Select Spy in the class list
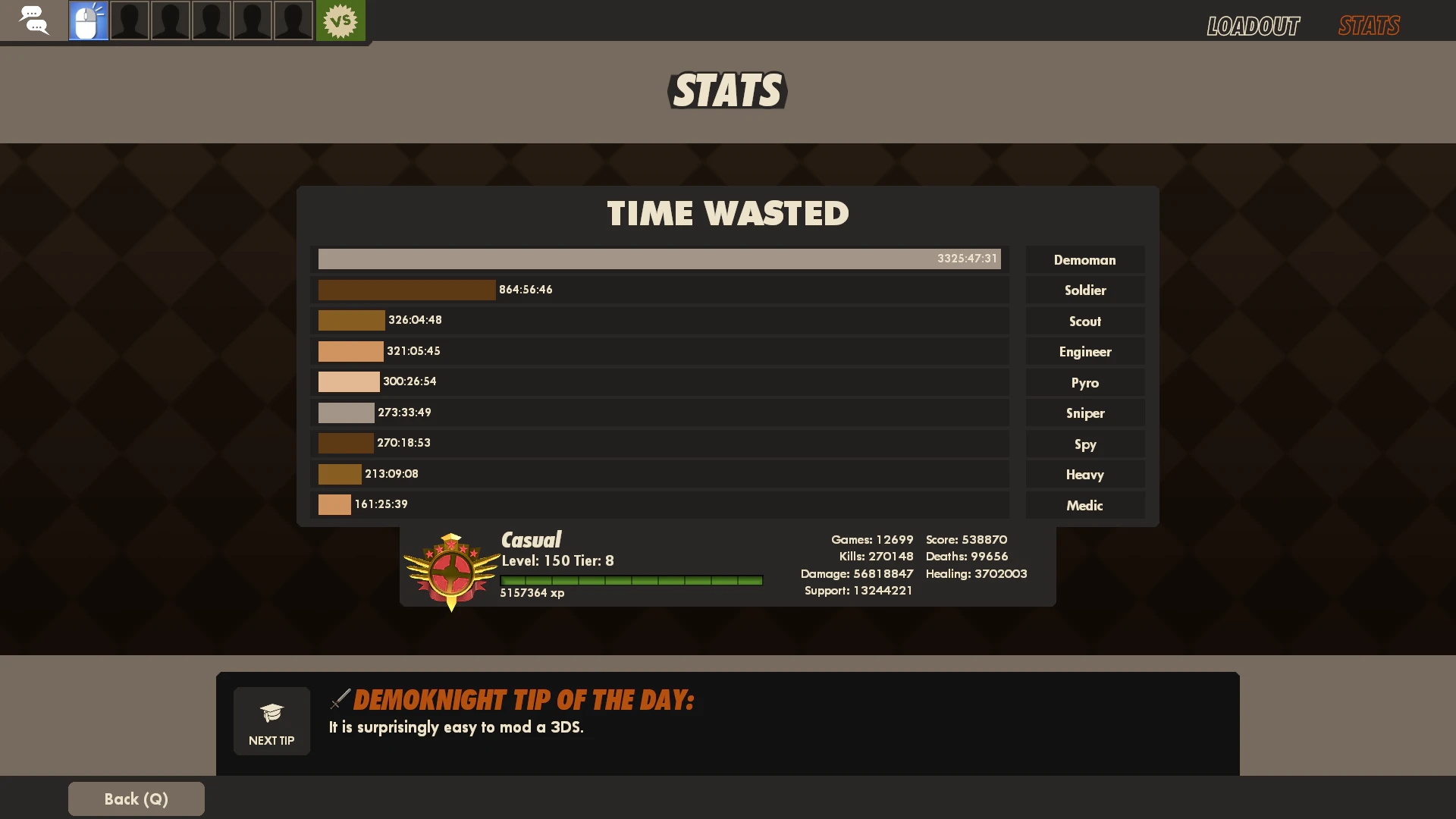This screenshot has height=819, width=1456. coord(1085,444)
